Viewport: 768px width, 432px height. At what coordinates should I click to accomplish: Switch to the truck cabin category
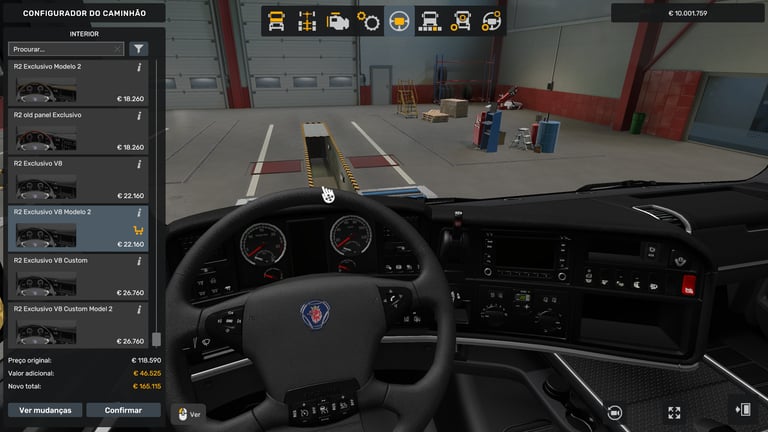click(x=277, y=20)
